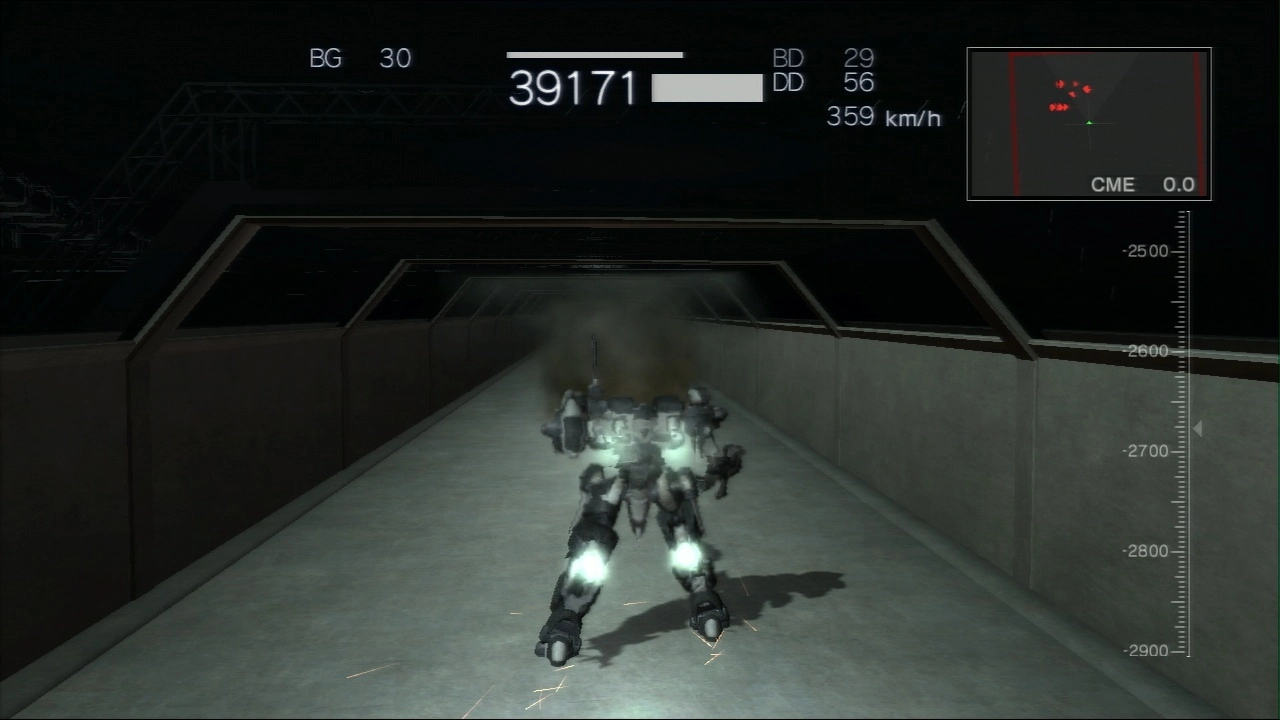
Task: Click the 359 km/h speed readout
Action: point(885,117)
